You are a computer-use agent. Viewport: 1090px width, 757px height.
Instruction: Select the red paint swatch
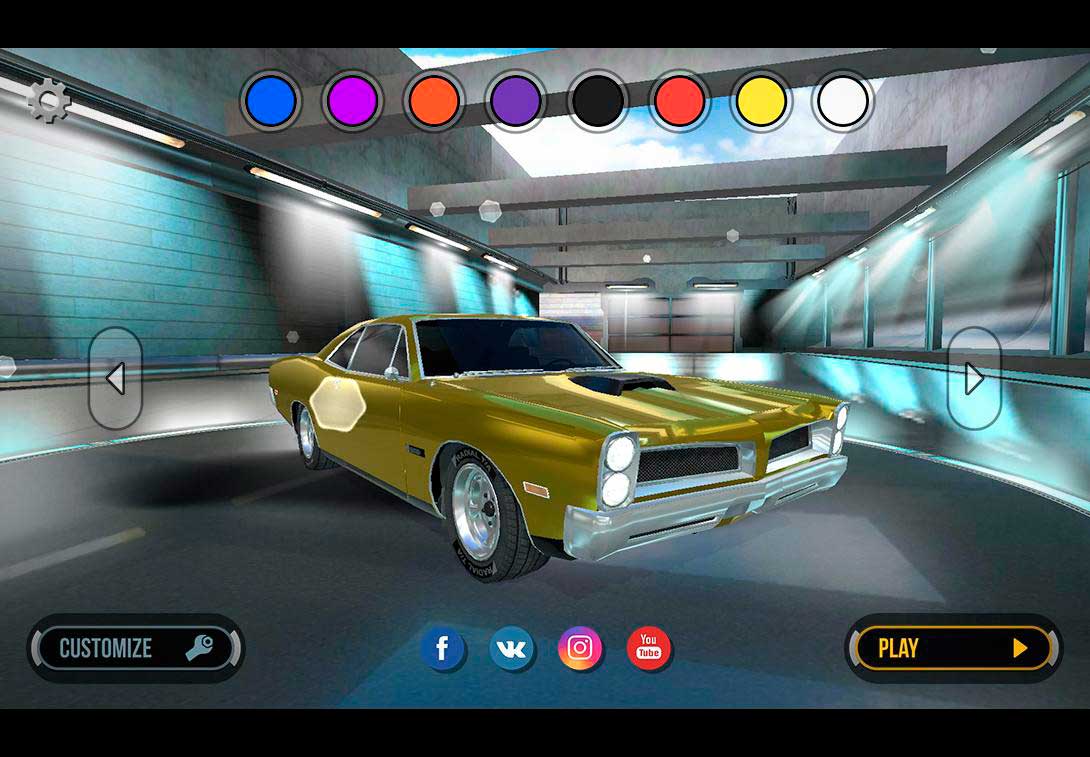click(x=680, y=101)
